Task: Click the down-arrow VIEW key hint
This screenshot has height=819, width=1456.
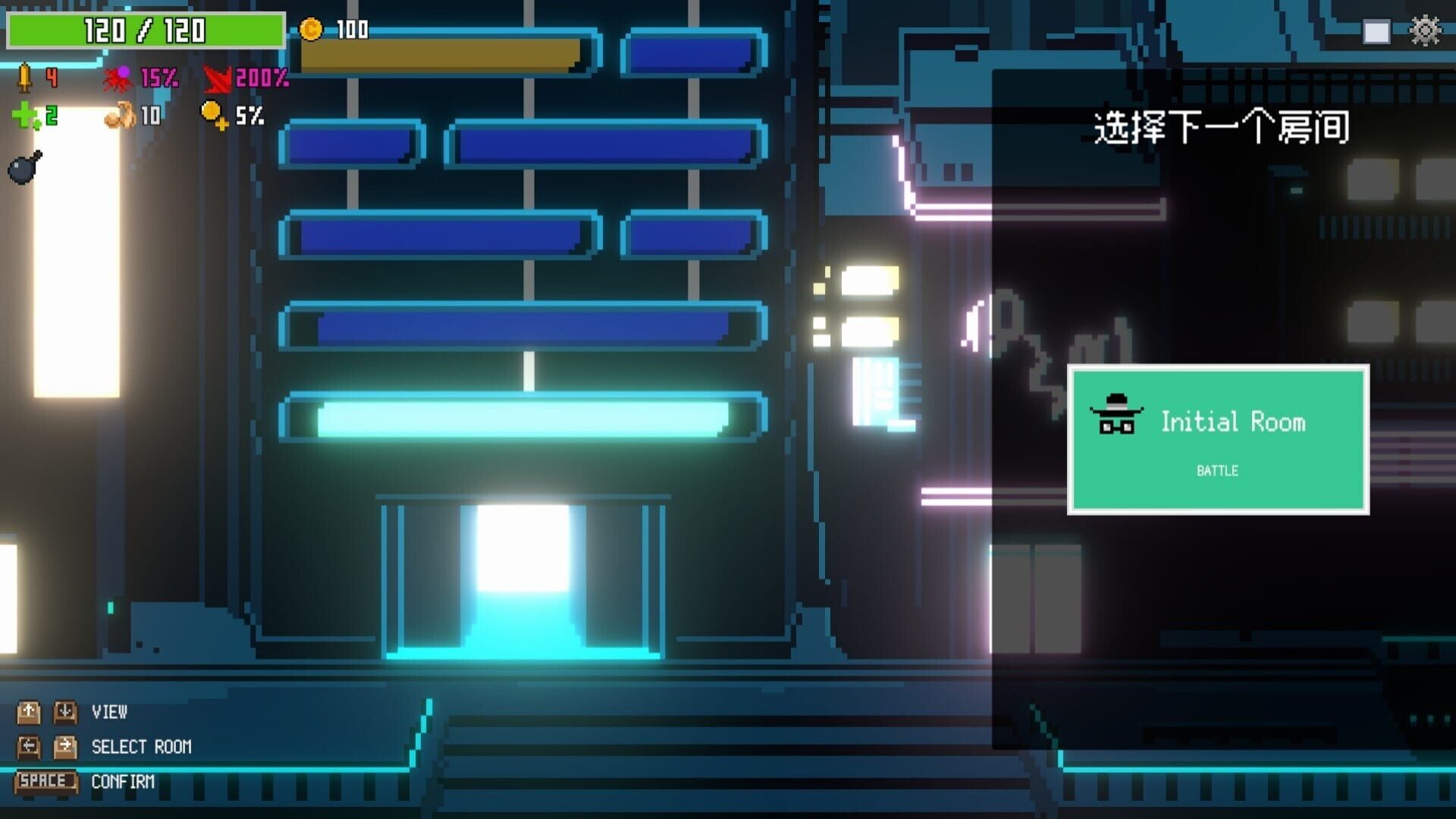Action: [x=66, y=713]
